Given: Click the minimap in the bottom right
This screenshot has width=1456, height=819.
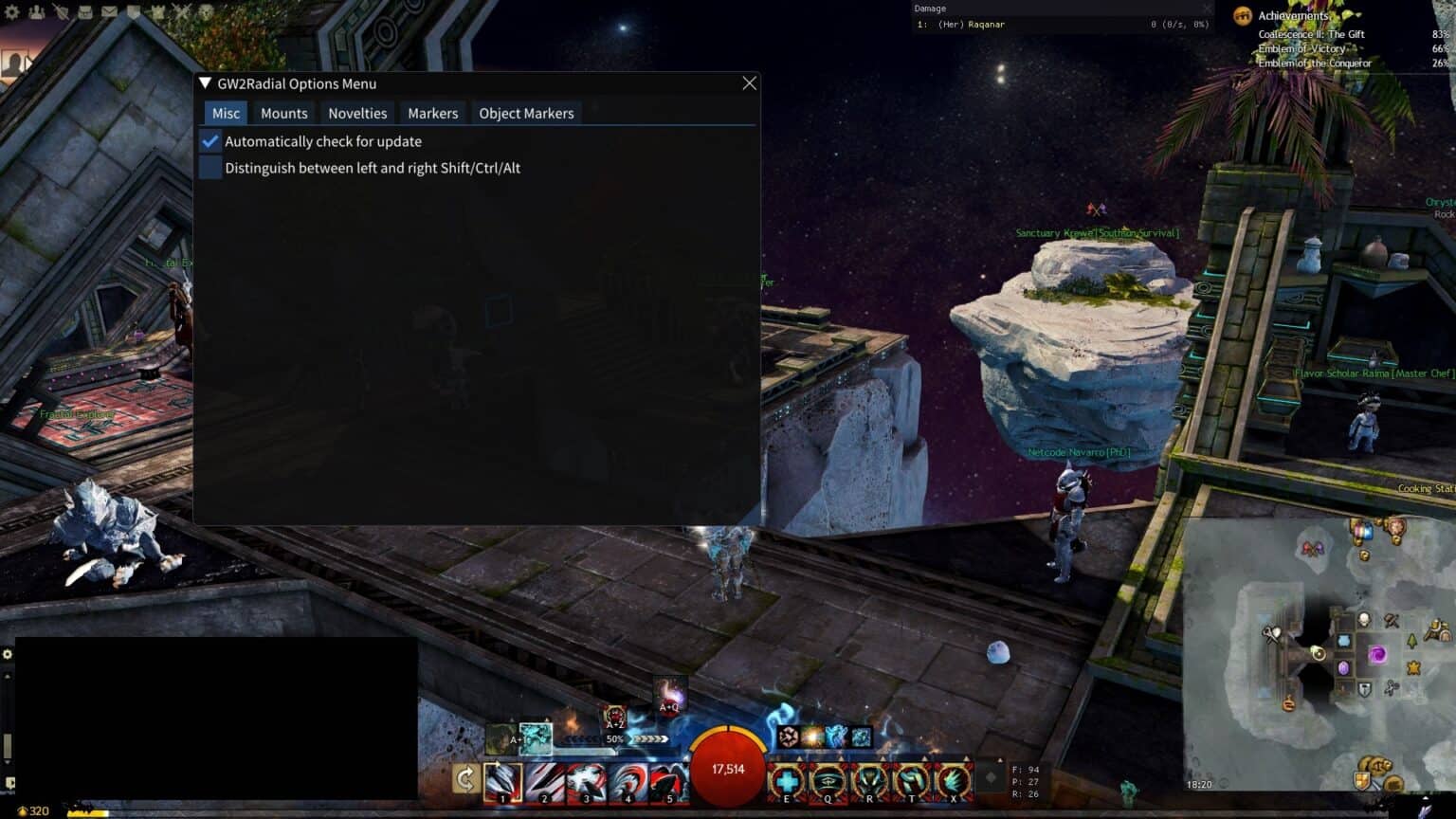Looking at the screenshot, I should click(1327, 654).
